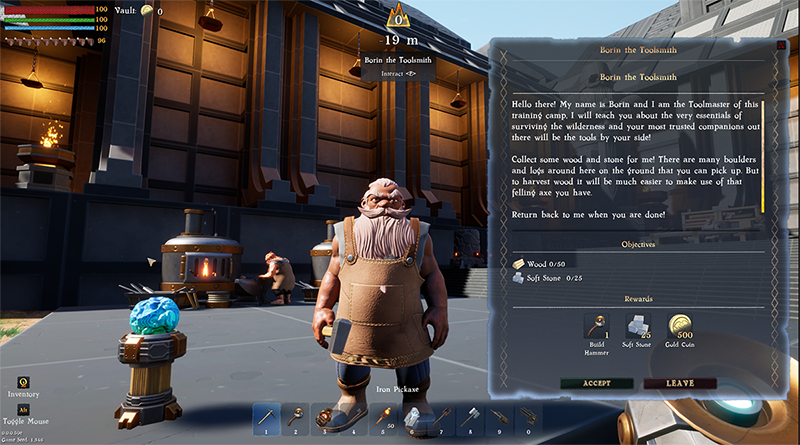This screenshot has width=800, height=445.
Task: Inspect the Soft Stone reward icon
Action: (638, 325)
